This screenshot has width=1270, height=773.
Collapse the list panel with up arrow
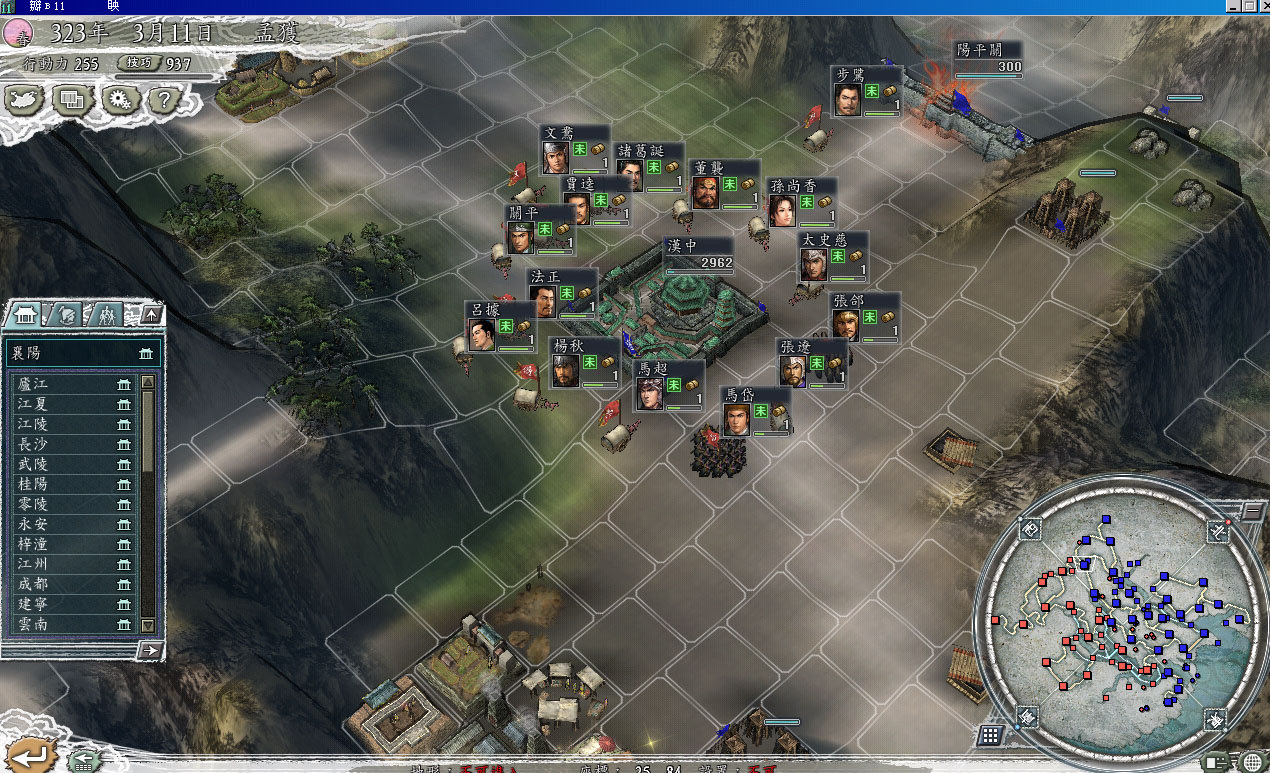151,315
